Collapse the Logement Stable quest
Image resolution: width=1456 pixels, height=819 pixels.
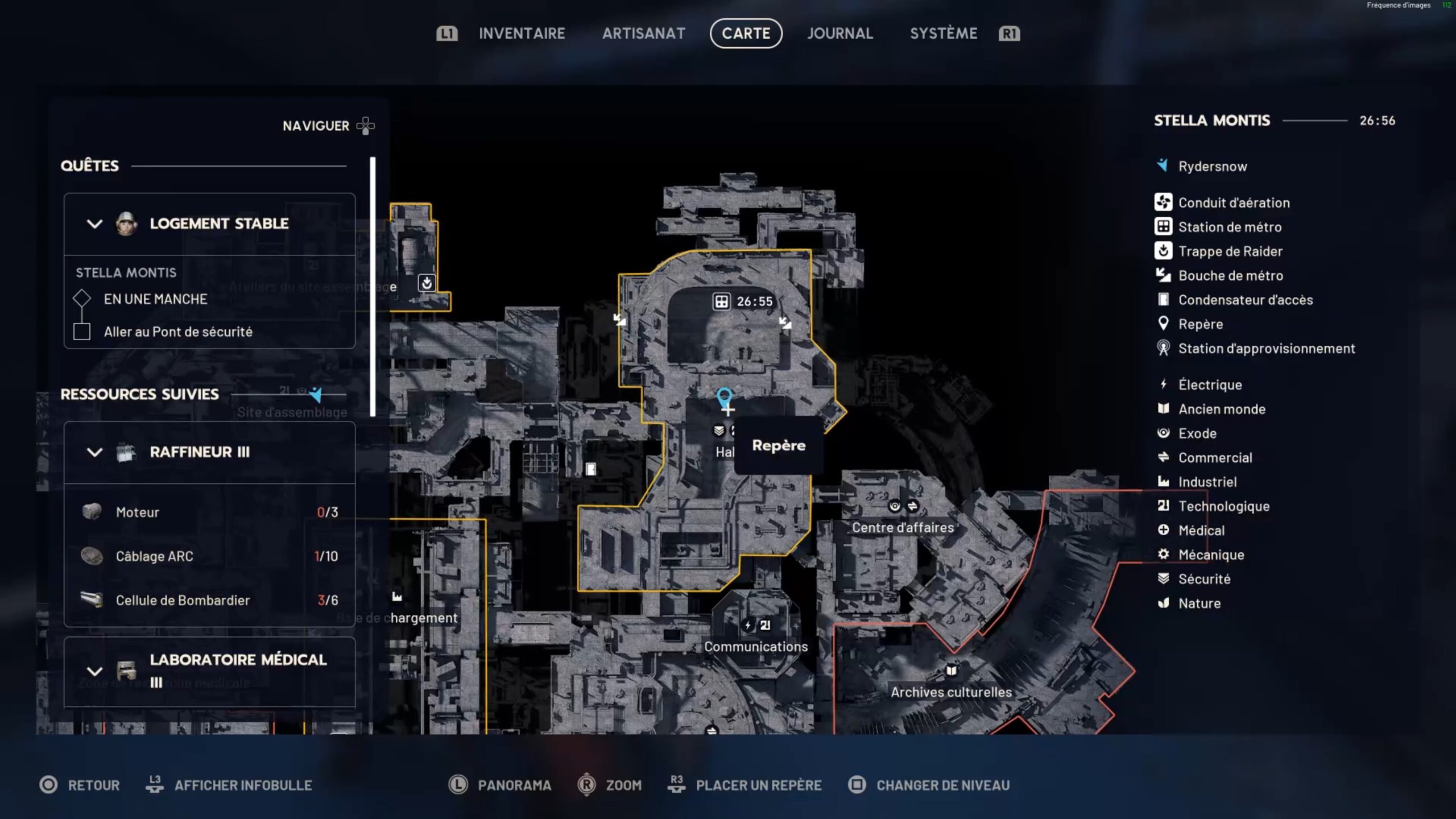(x=94, y=224)
